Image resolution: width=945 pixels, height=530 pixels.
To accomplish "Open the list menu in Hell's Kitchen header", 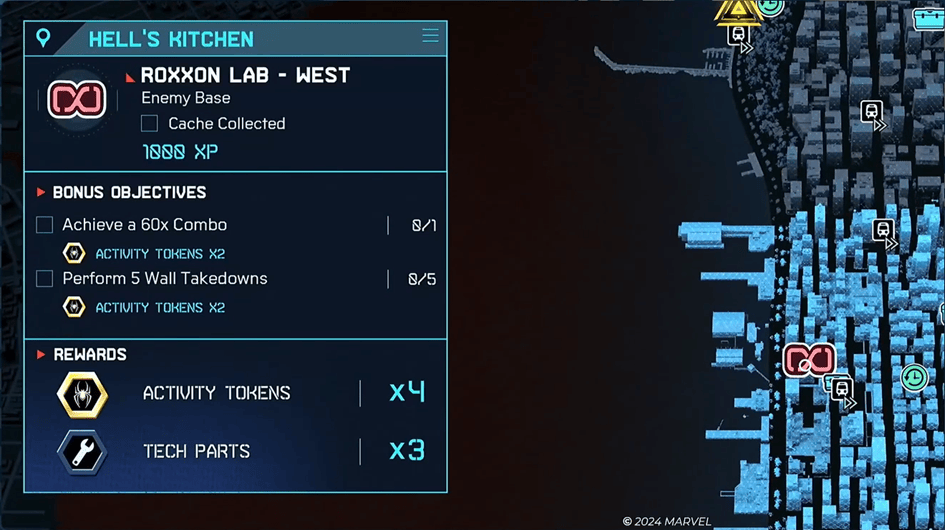I will click(430, 36).
